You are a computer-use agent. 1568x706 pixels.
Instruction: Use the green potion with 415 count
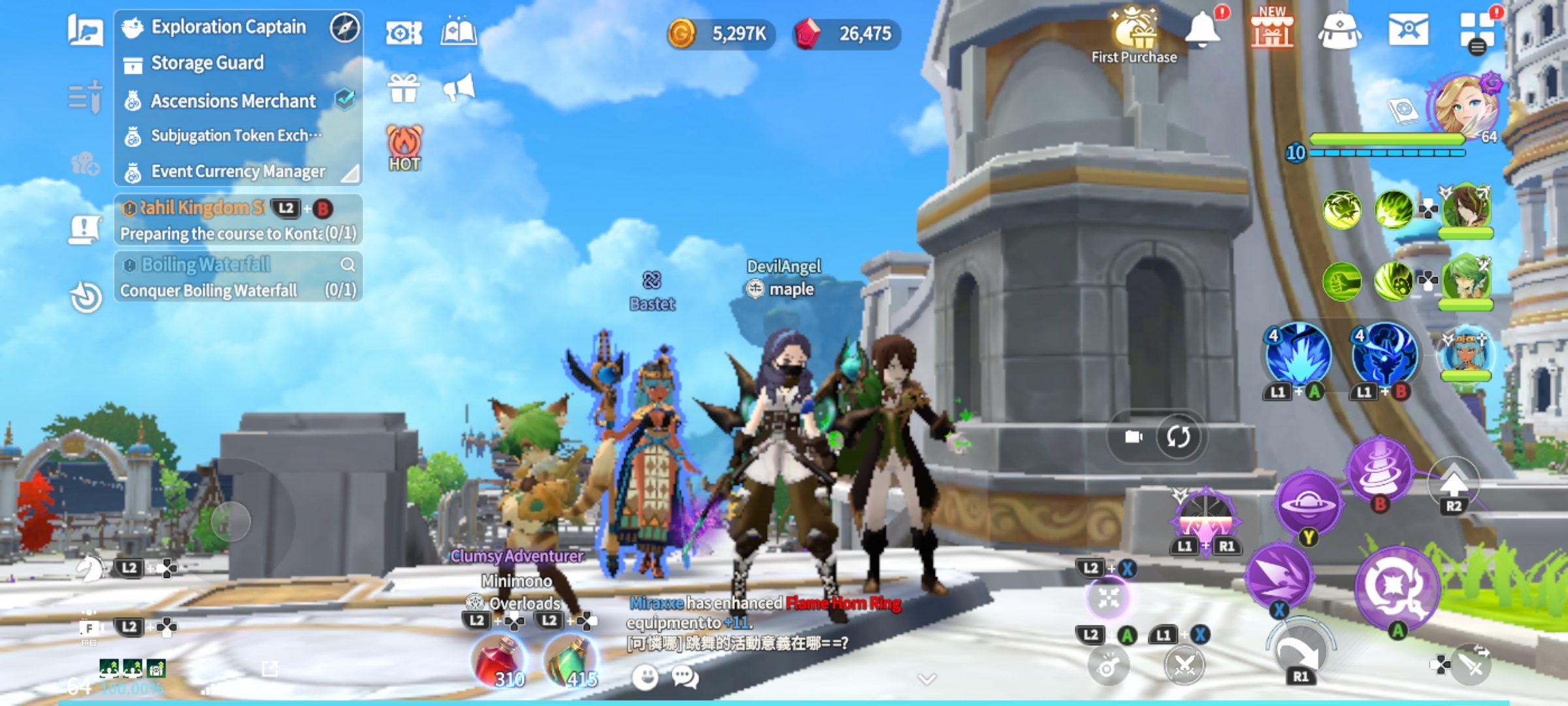coord(571,662)
